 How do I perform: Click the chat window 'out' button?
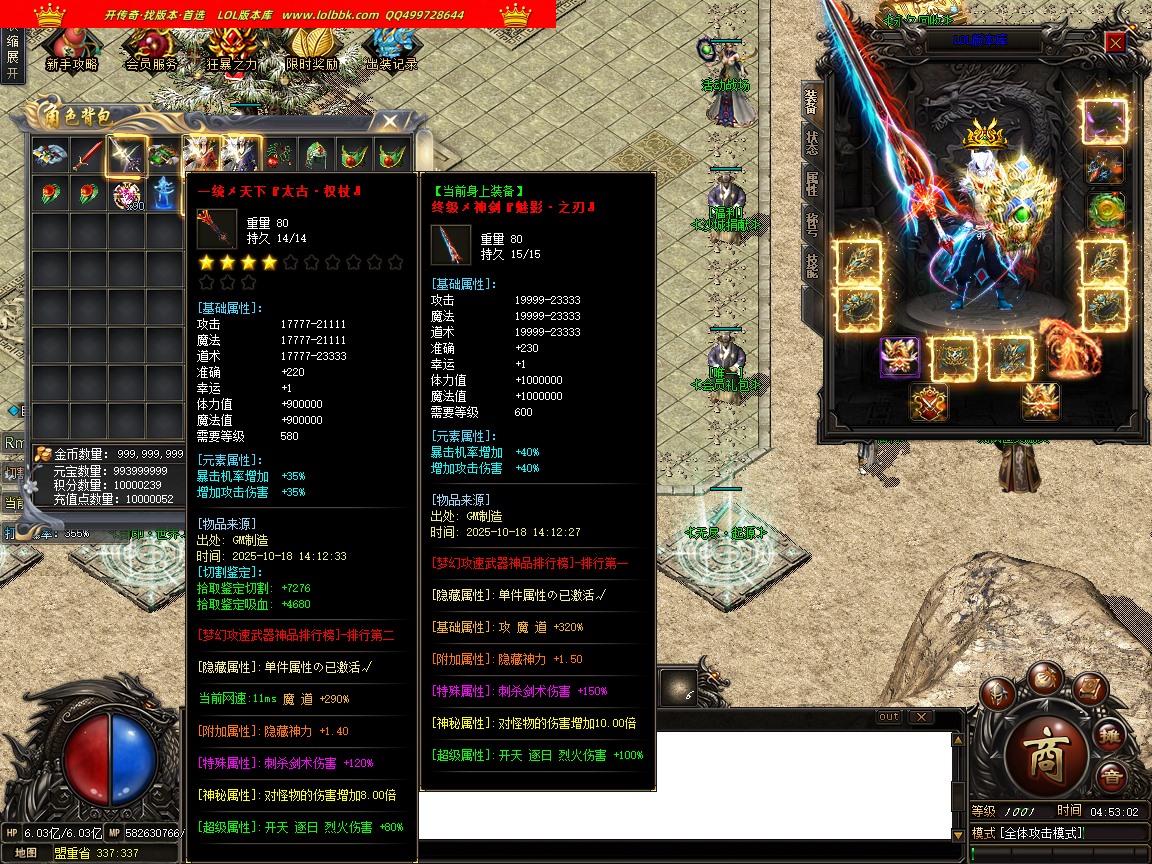click(888, 717)
